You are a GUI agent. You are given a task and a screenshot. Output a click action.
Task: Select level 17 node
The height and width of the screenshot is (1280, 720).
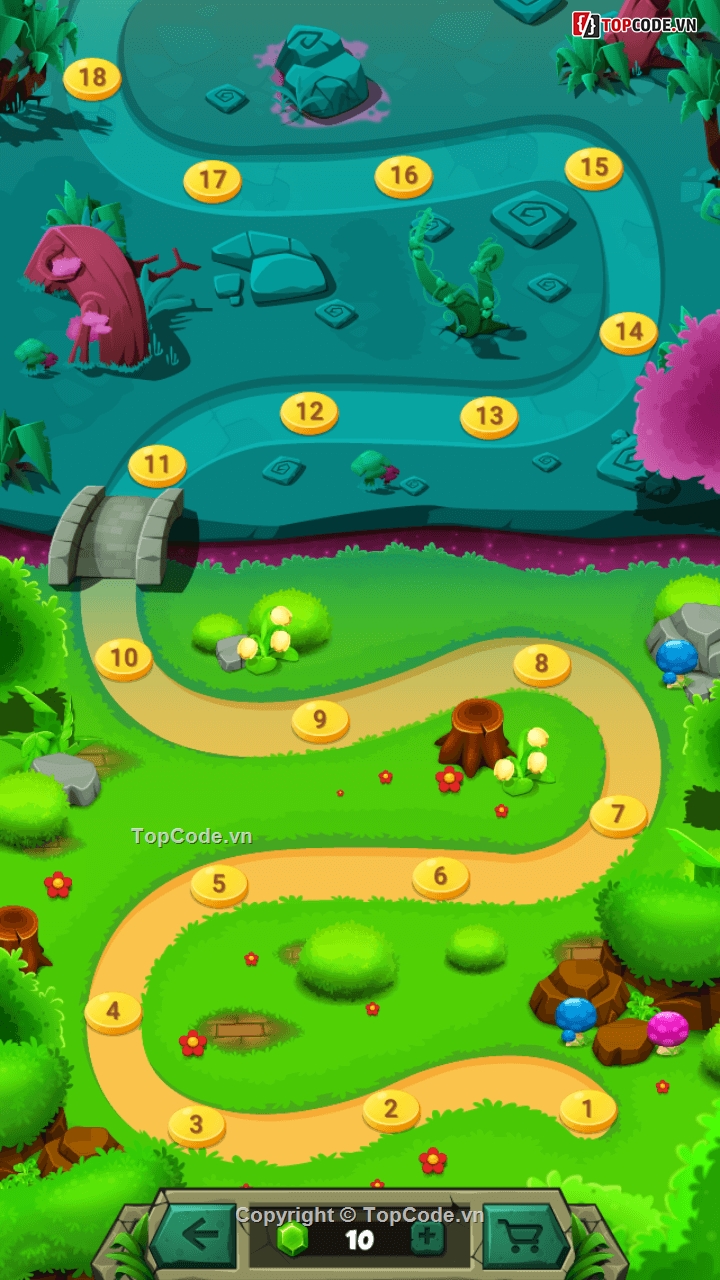212,180
